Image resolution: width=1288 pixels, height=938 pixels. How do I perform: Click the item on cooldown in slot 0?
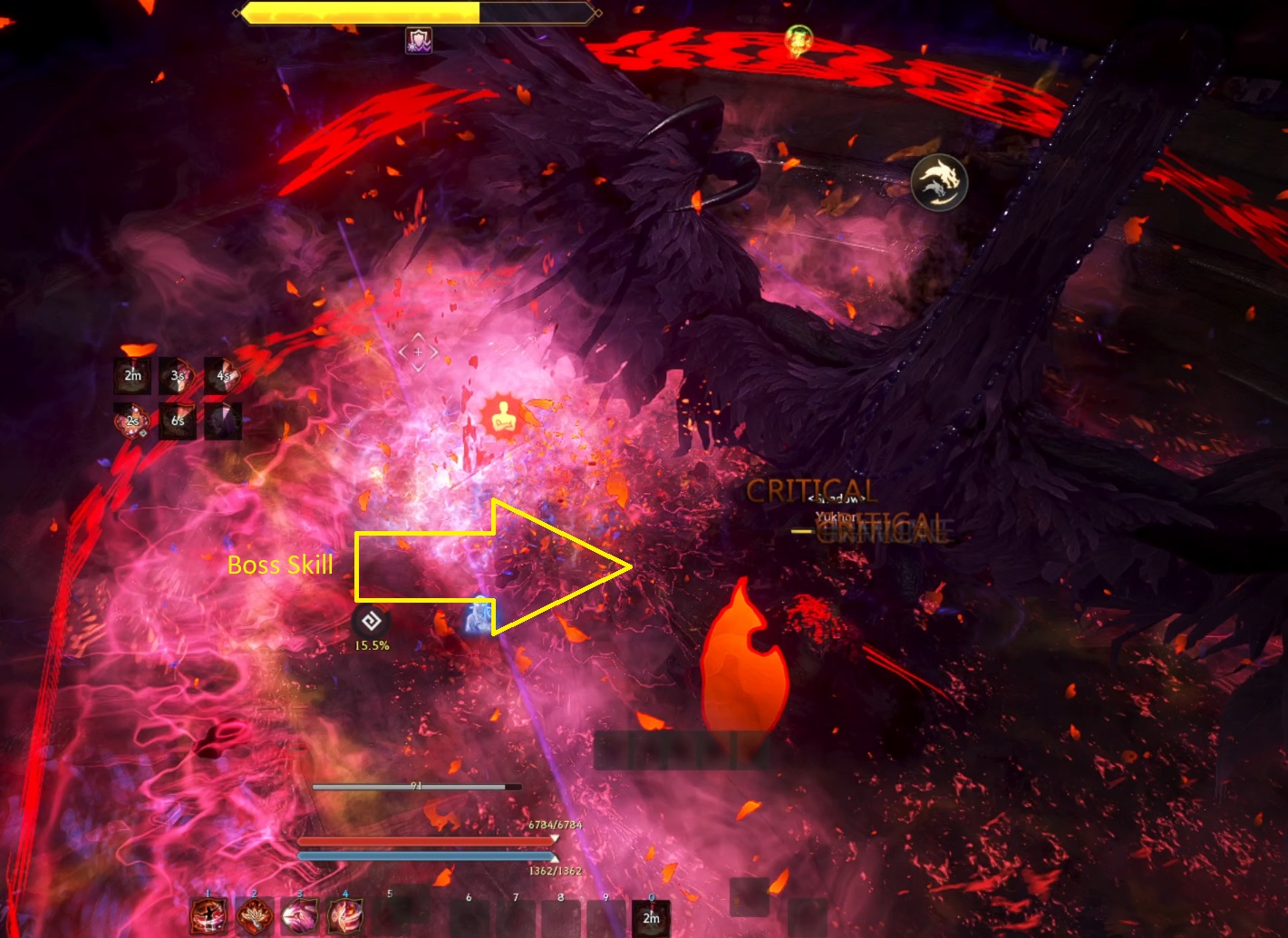[651, 918]
